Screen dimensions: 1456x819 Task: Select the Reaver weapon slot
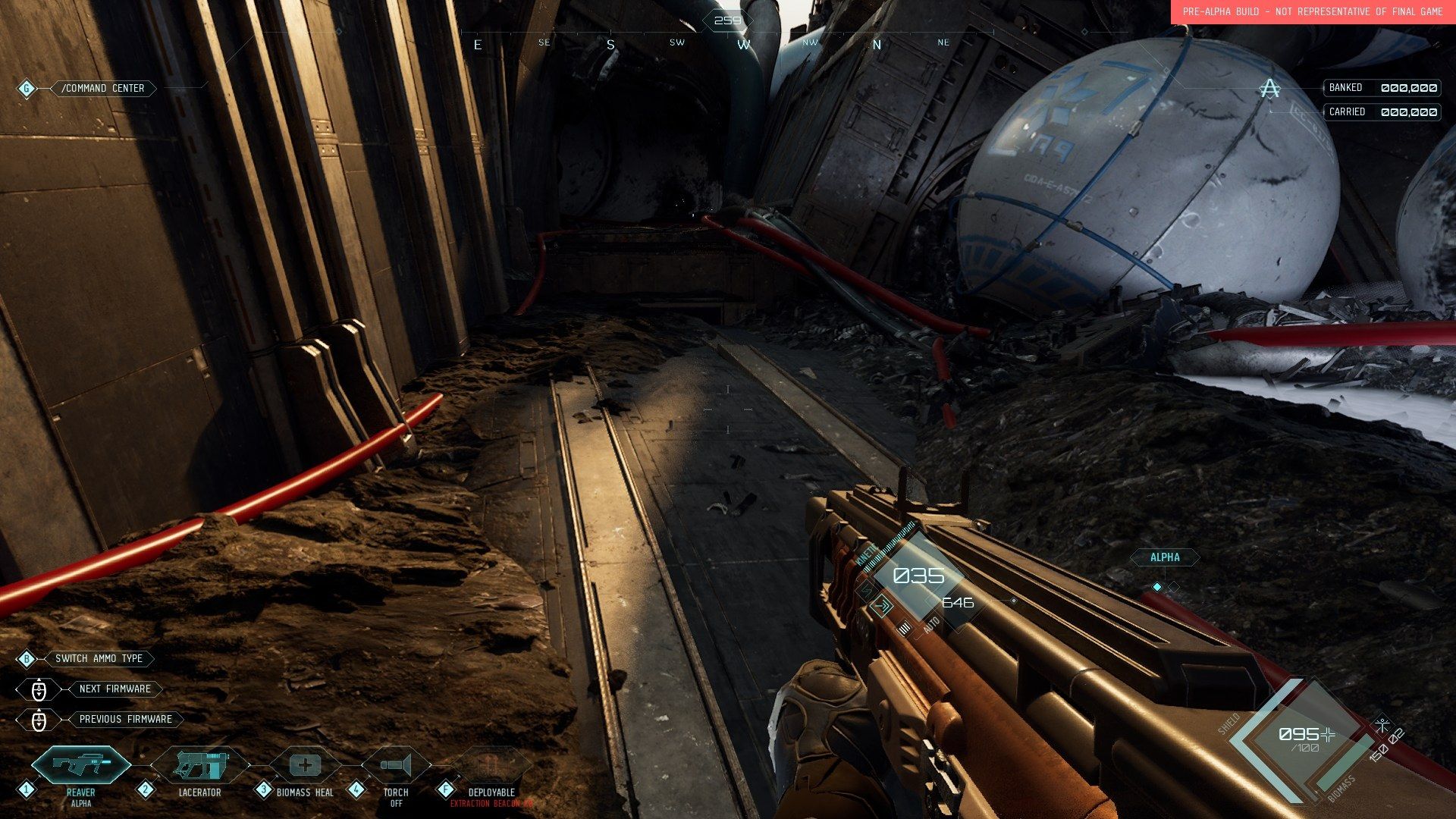pyautogui.click(x=80, y=764)
